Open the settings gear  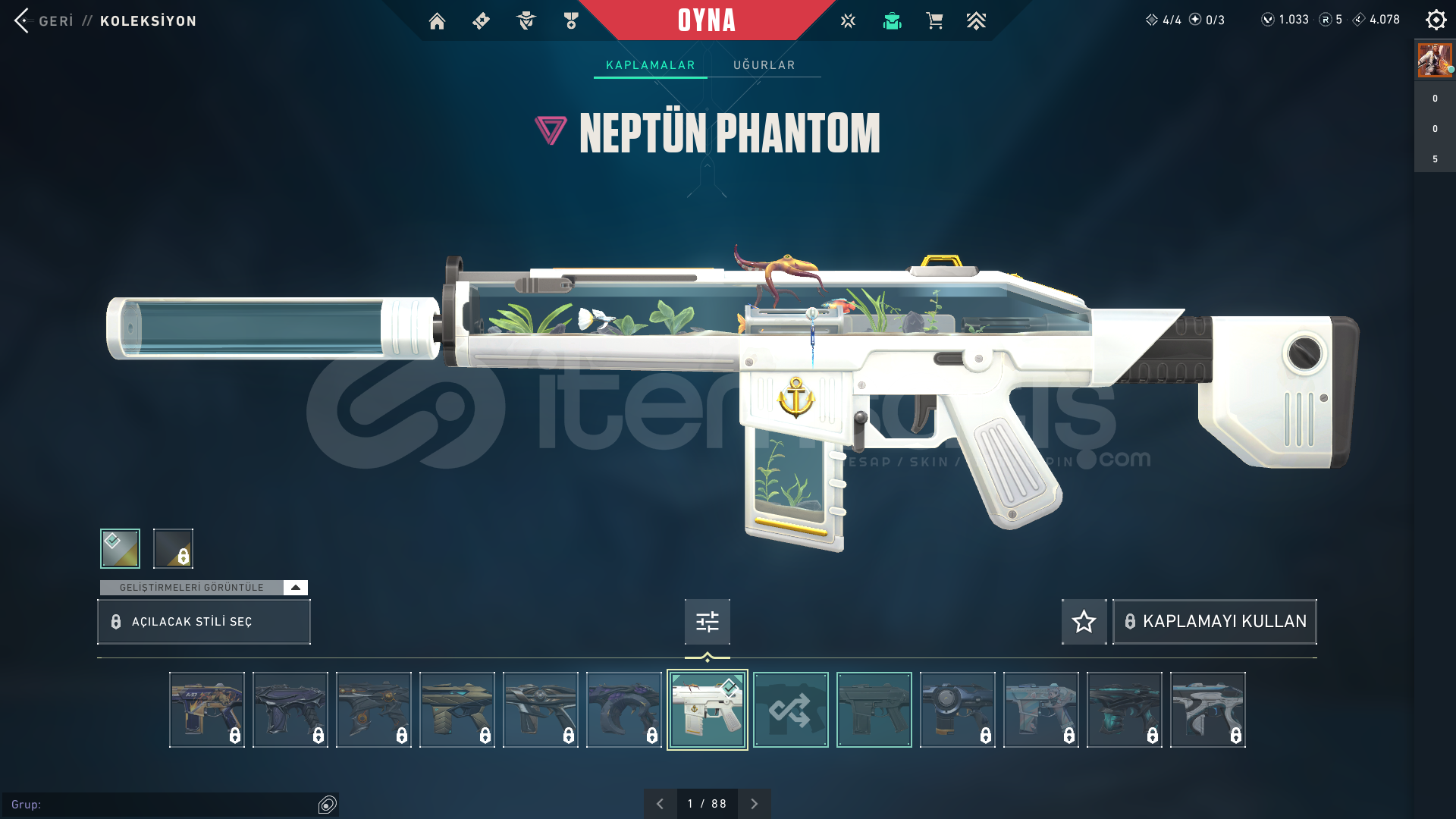coord(1436,20)
